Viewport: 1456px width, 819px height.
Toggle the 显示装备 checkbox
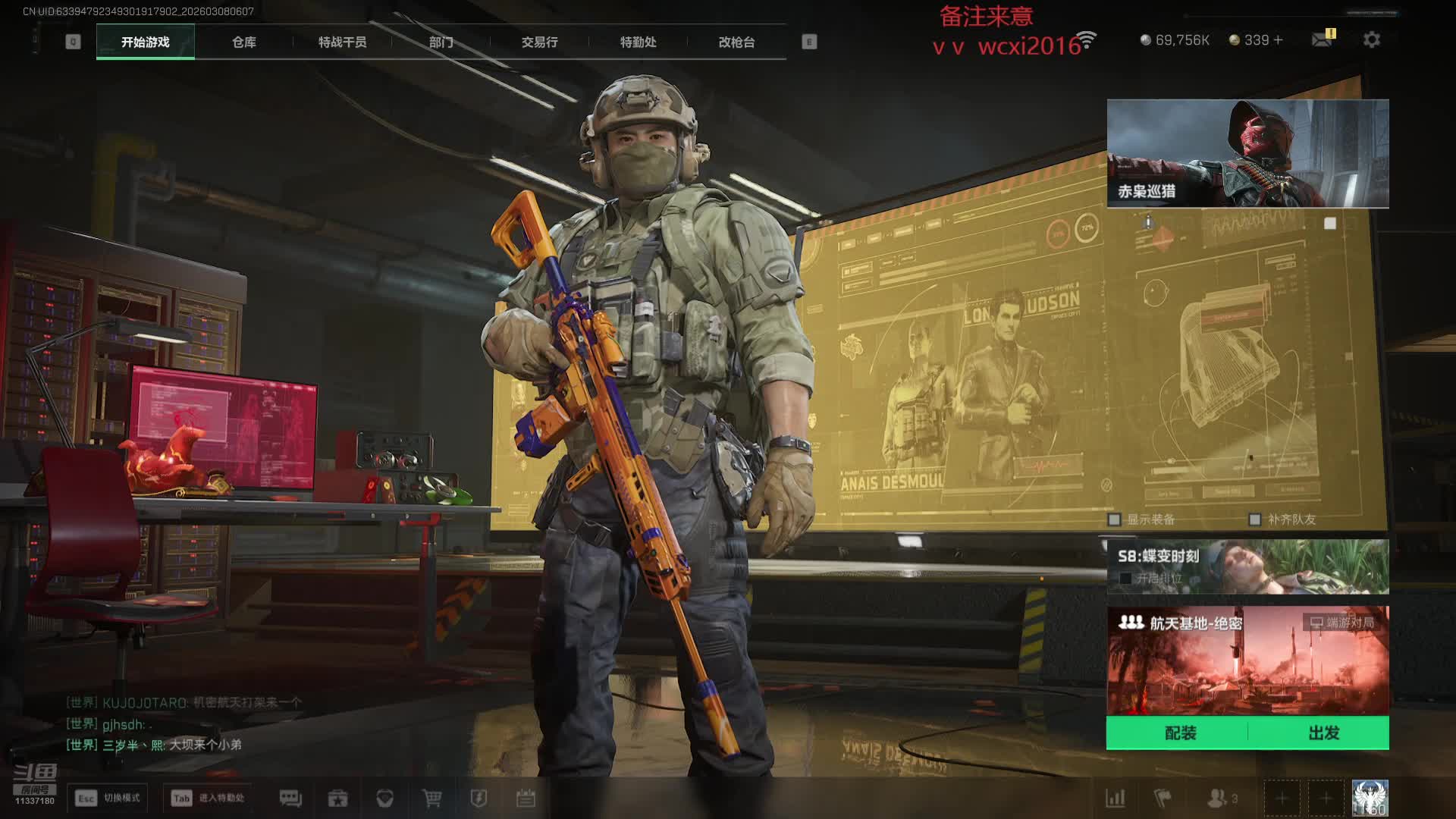point(1114,519)
